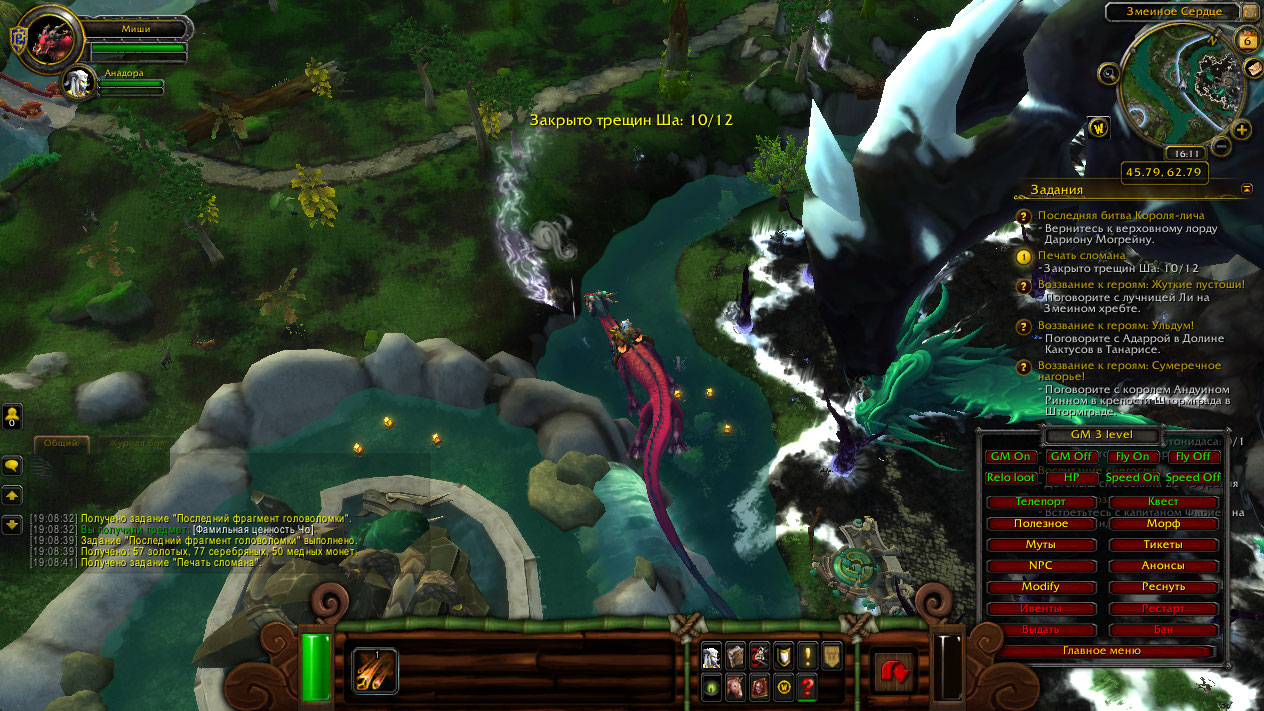This screenshot has height=711, width=1264.
Task: Choose the Морф option
Action: click(x=1163, y=523)
